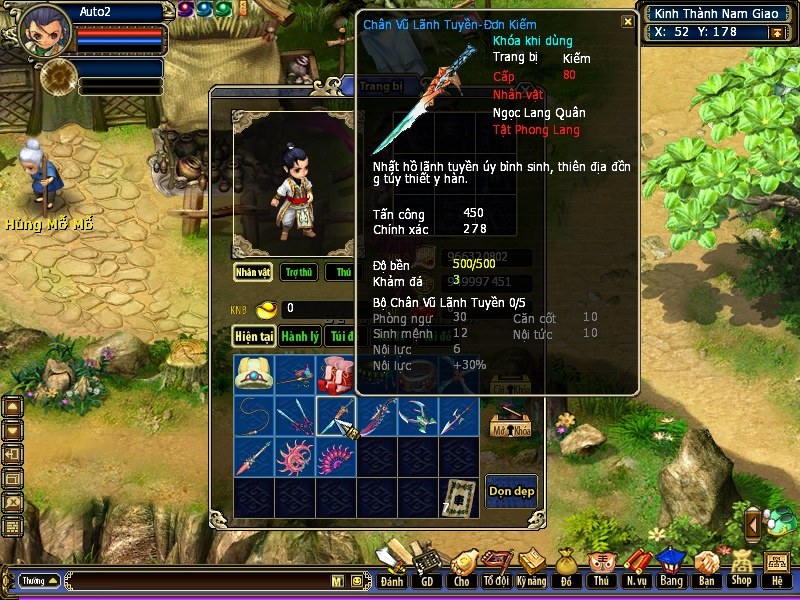Close the Chân Vũ Lãnh Tuyền item tooltip

[627, 21]
